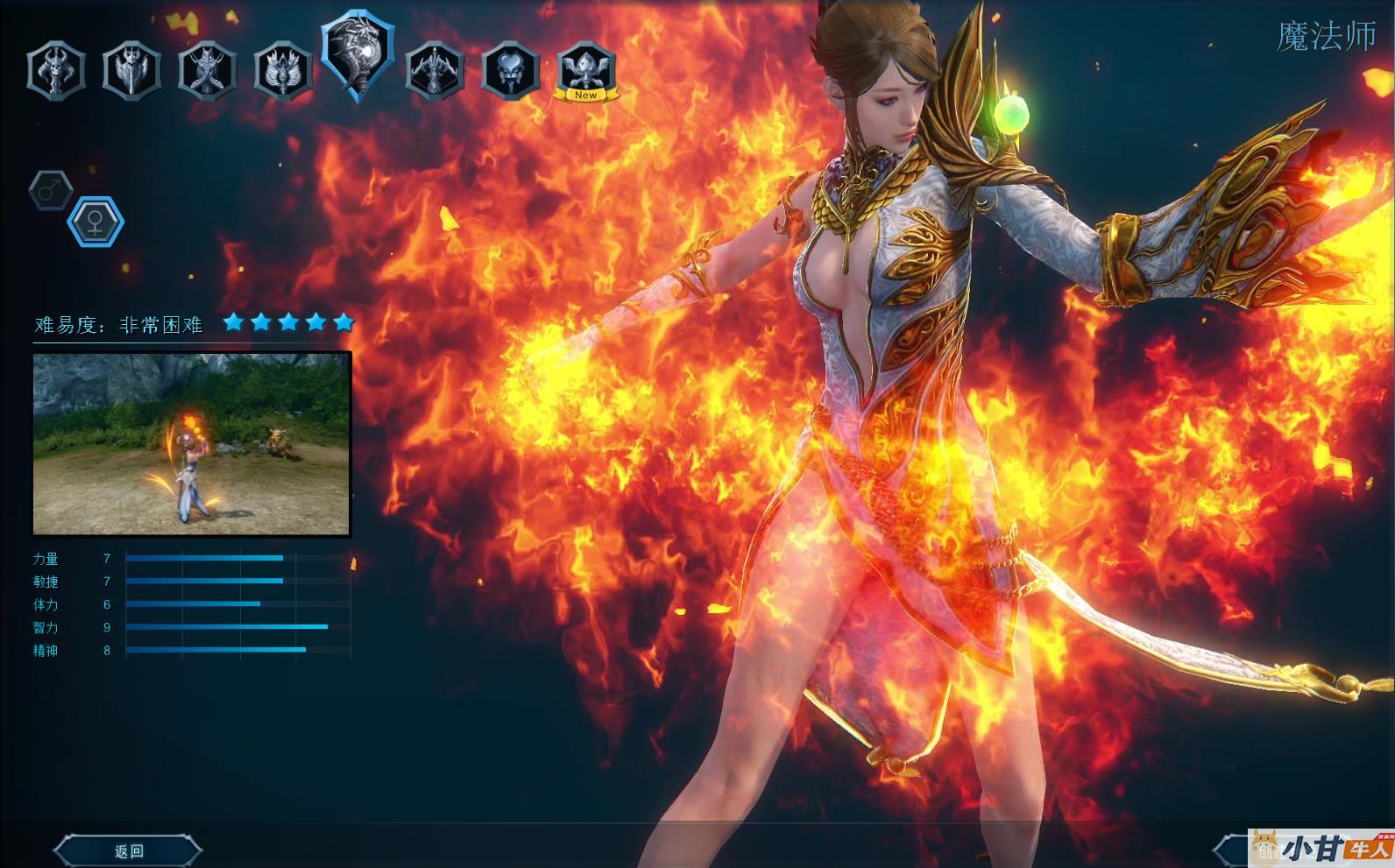Pick the crossed daggers class icon
The image size is (1395, 868).
tap(207, 71)
